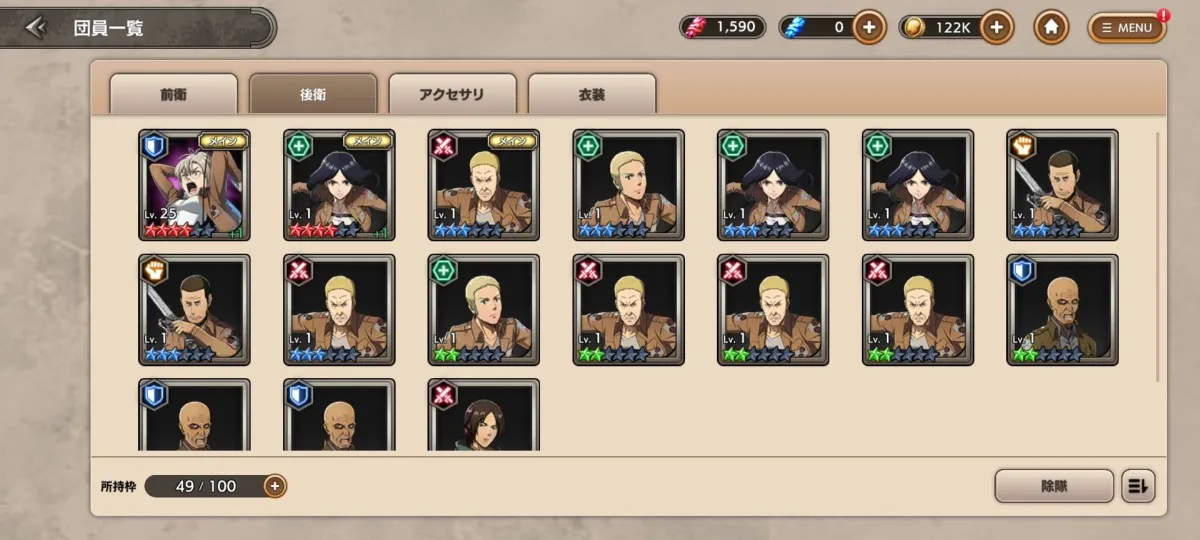Select the 後衛 tab
Viewport: 1200px width, 540px height.
[x=313, y=94]
